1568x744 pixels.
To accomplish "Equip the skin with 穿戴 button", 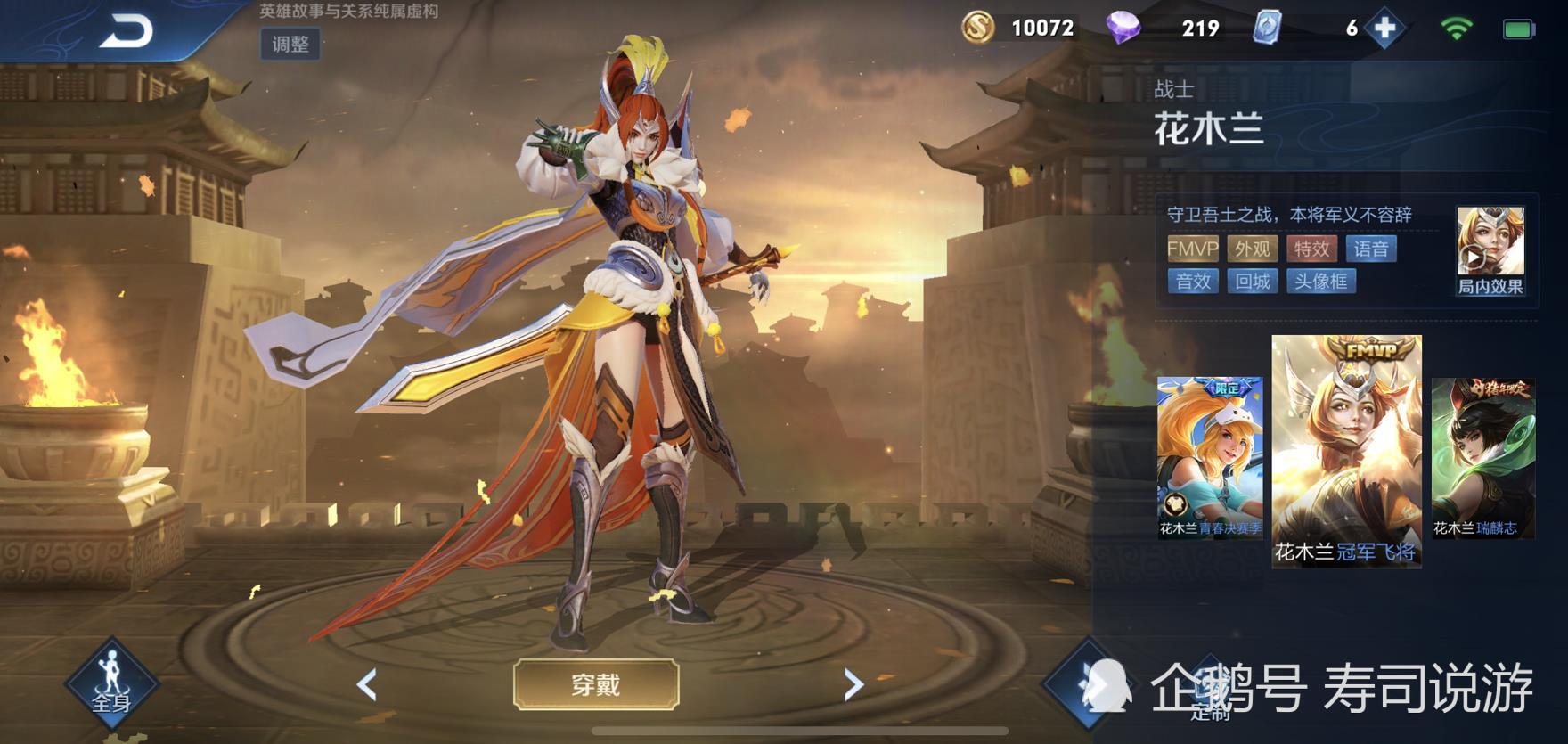I will click(x=596, y=684).
